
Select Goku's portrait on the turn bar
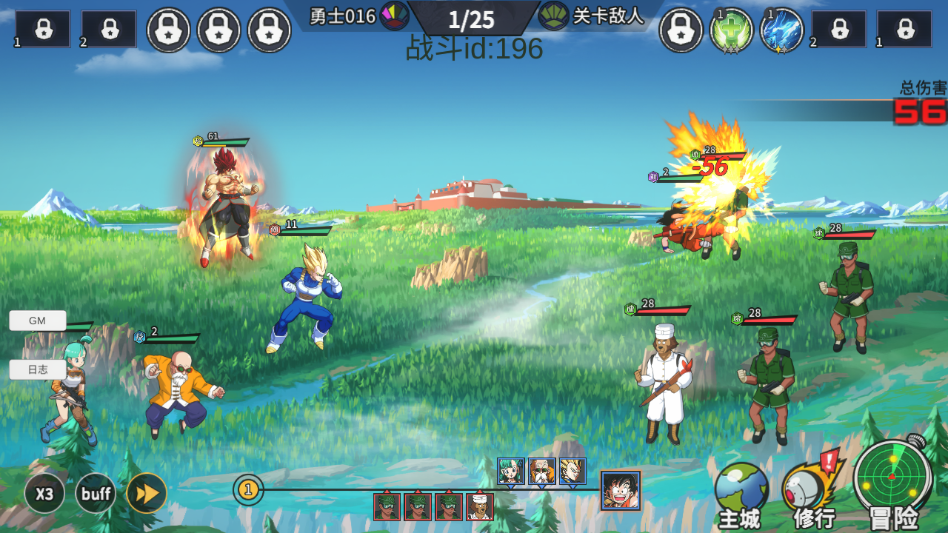620,490
